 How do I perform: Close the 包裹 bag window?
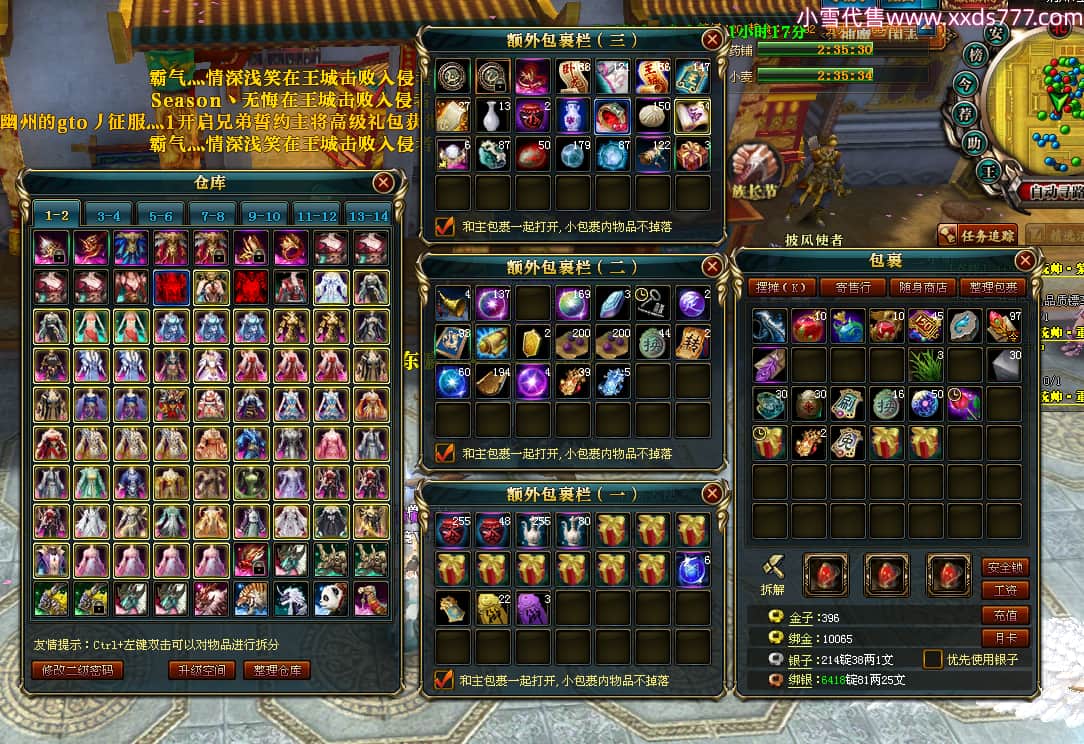point(1025,260)
